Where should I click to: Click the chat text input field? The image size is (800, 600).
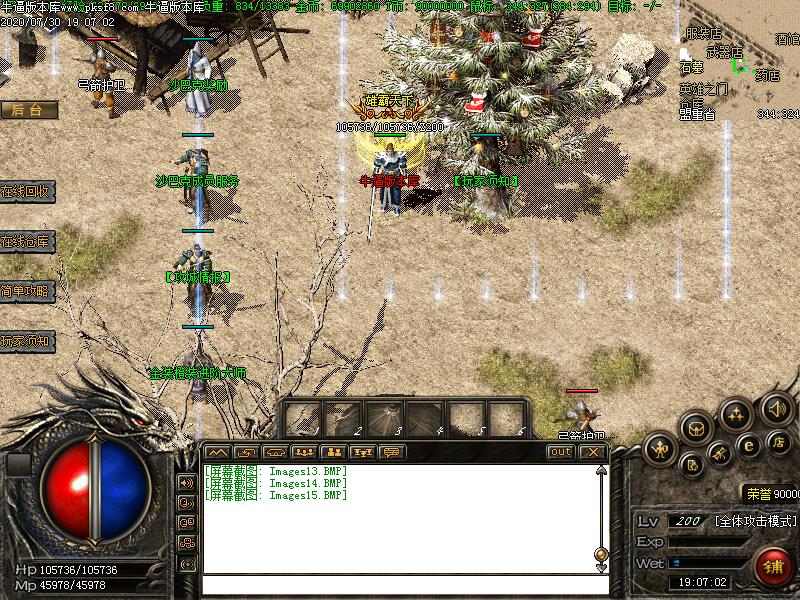(400, 582)
